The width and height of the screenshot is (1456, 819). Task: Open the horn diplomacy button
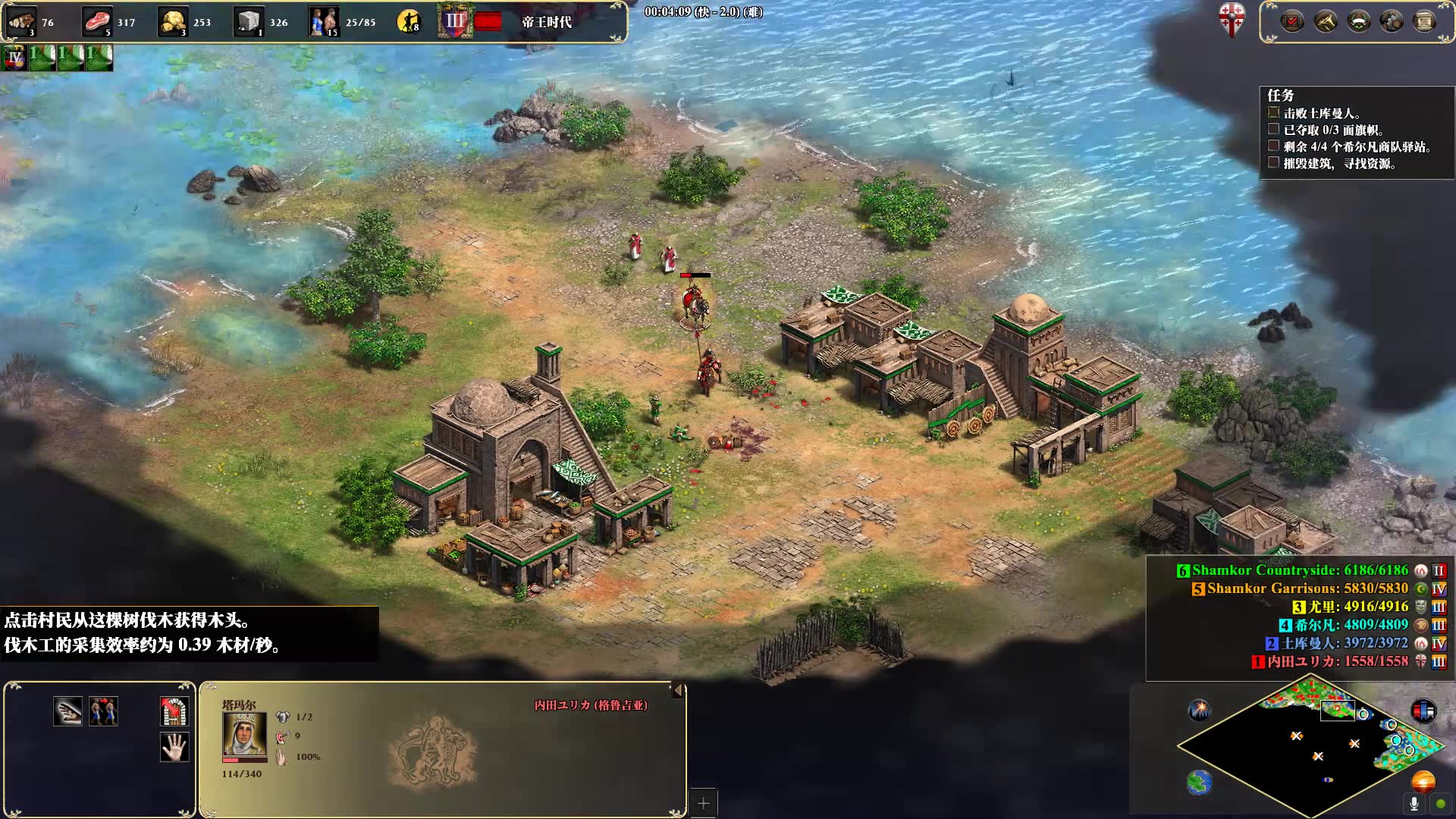[x=1326, y=21]
